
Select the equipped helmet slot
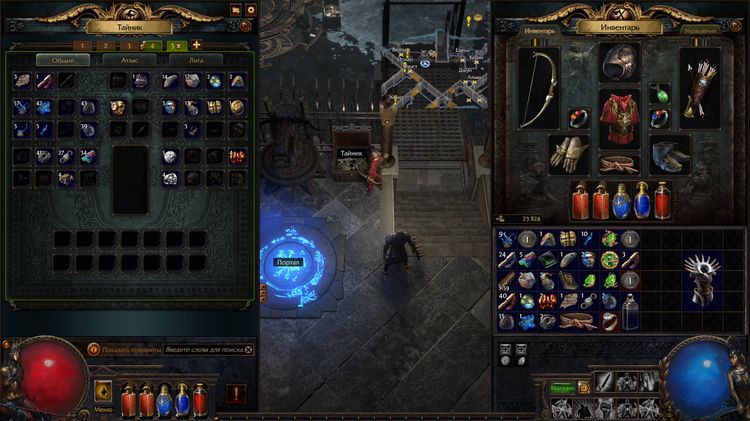pos(619,64)
